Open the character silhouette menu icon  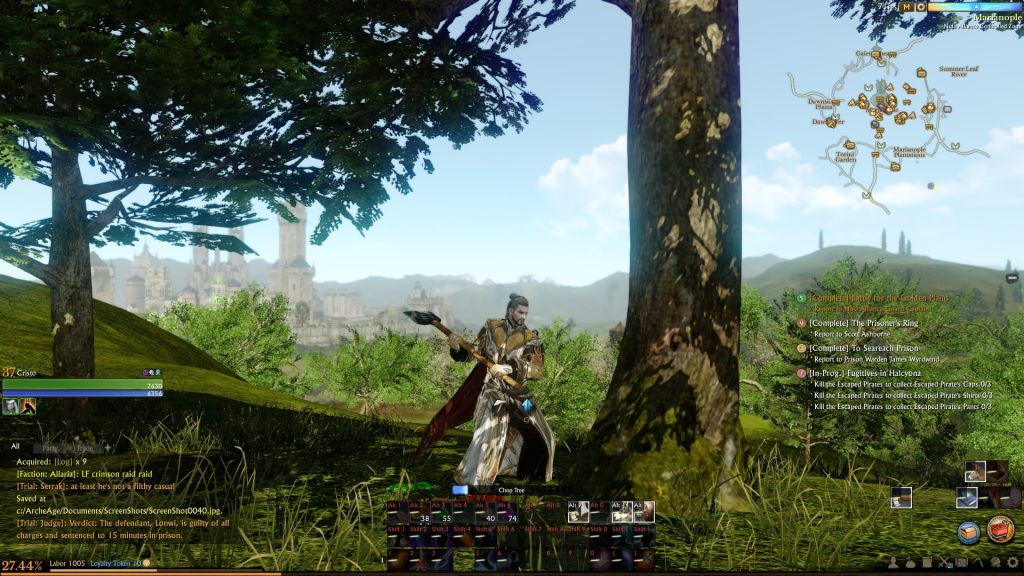892,563
